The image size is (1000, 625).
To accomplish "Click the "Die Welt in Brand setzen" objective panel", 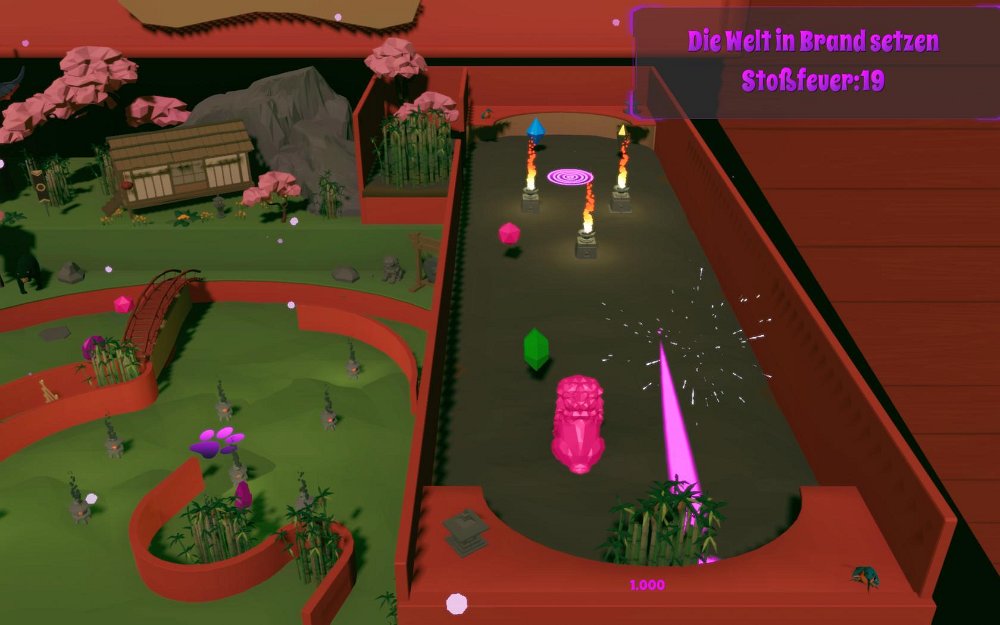I will 813,61.
